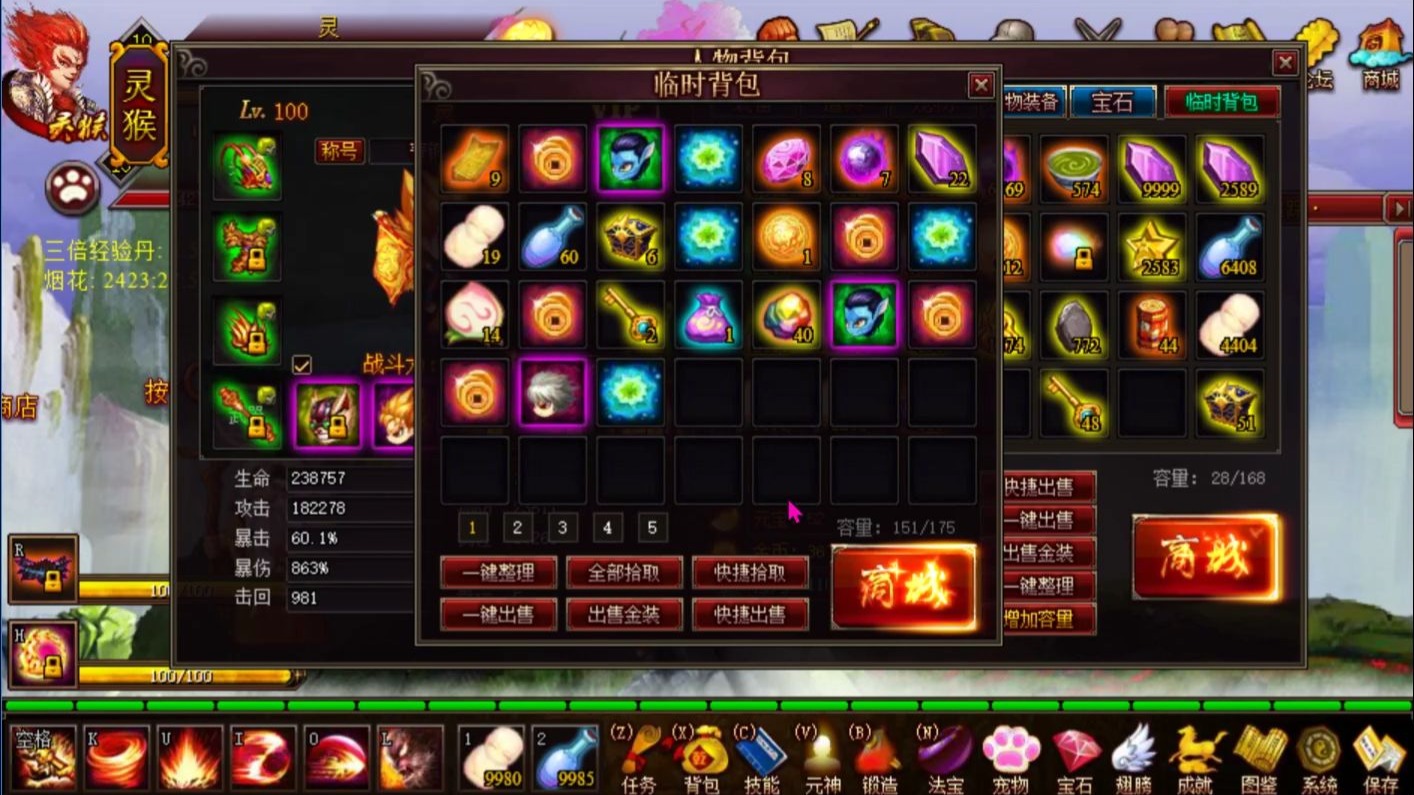
Task: Open the 任务 (quest) panel icon
Action: tap(639, 750)
